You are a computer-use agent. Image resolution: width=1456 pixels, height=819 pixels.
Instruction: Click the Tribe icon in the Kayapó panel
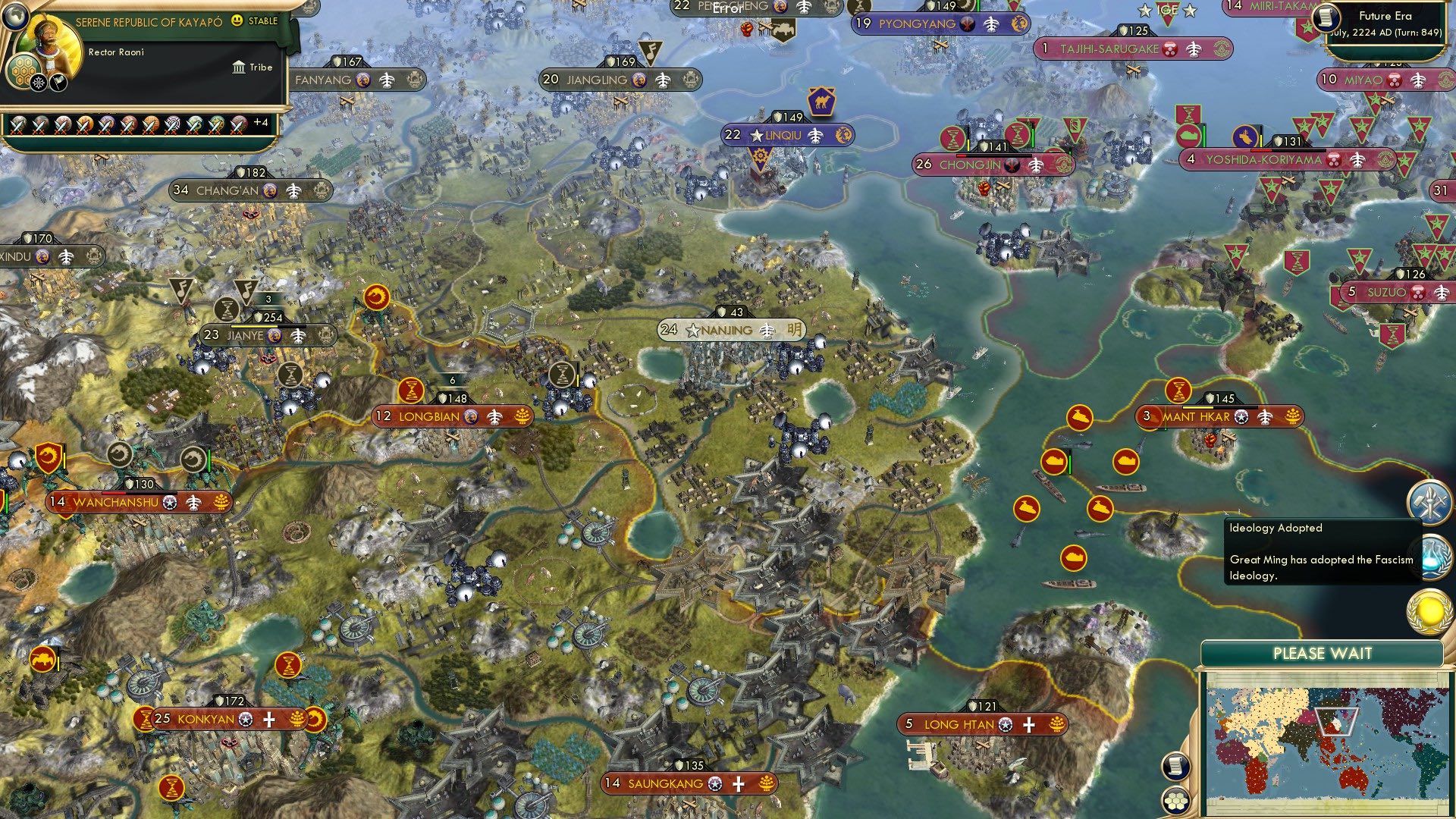pyautogui.click(x=237, y=67)
